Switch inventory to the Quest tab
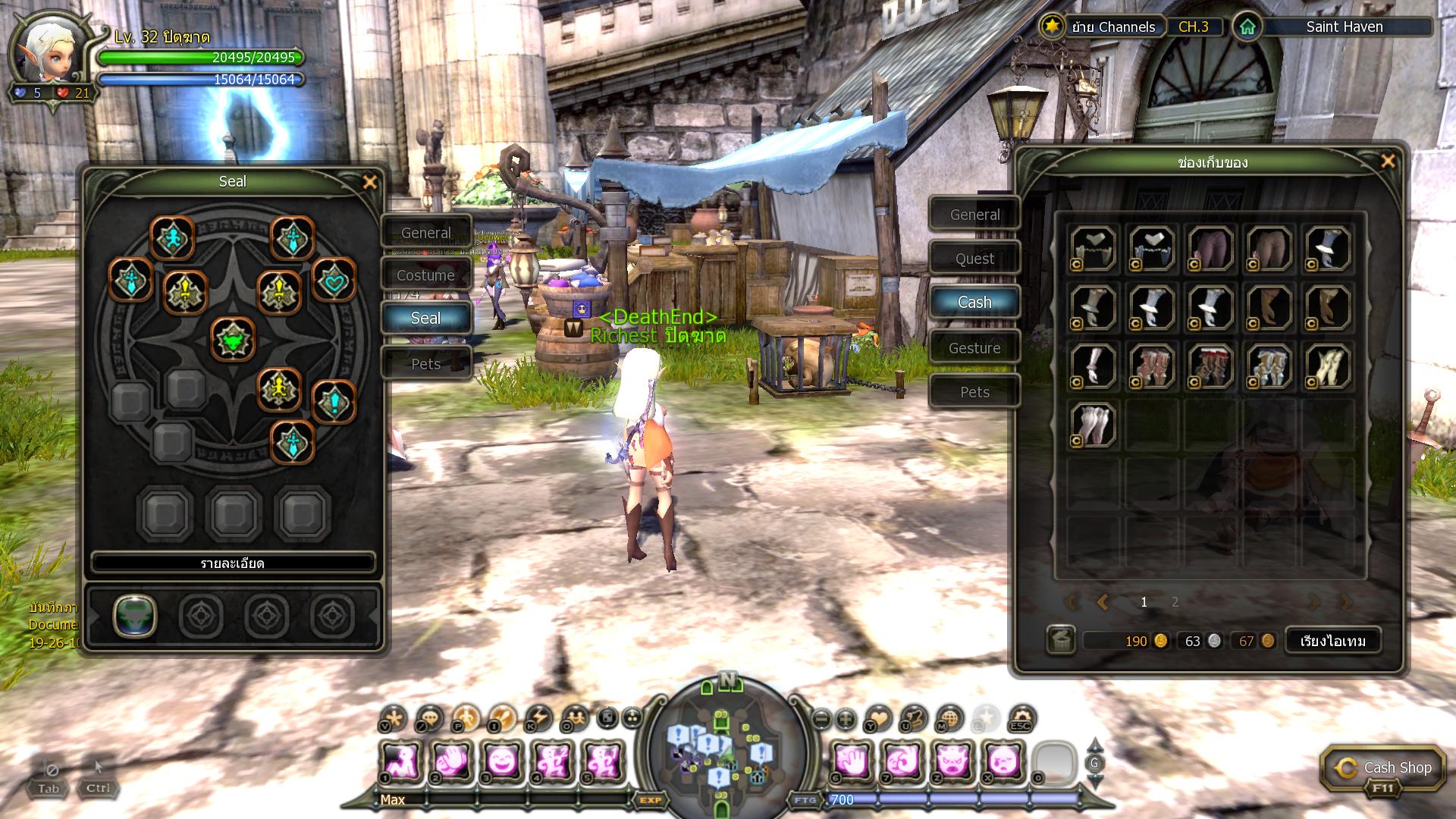This screenshot has height=819, width=1456. coord(974,259)
